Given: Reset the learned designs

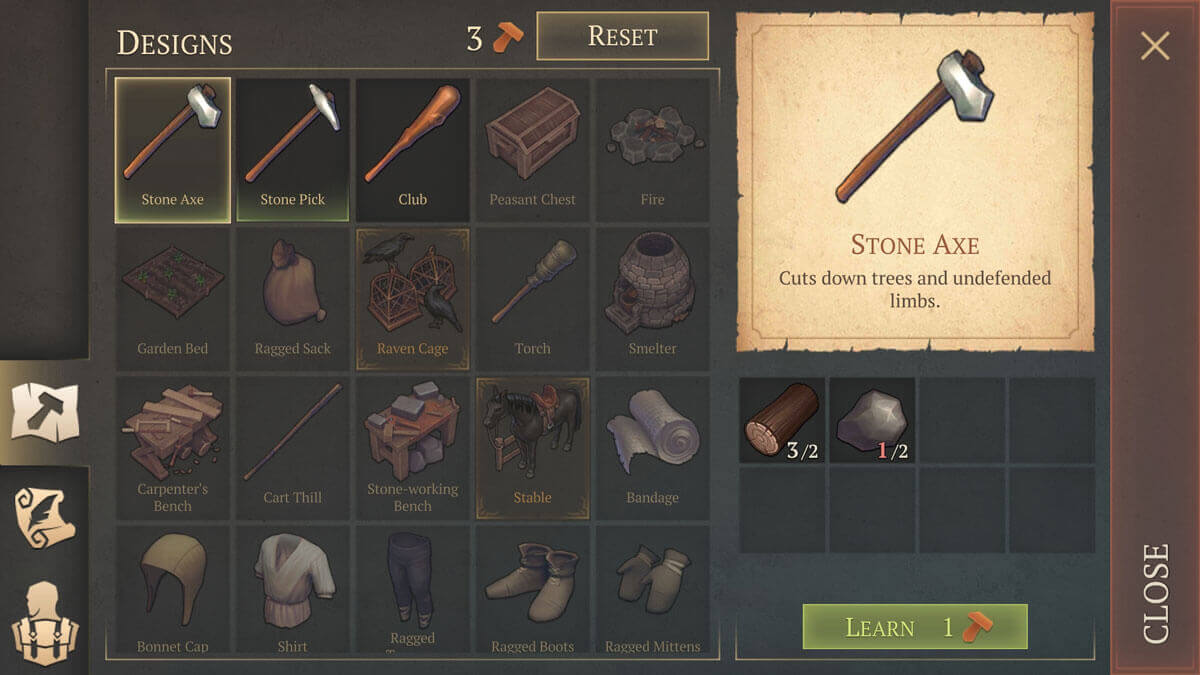Looking at the screenshot, I should [x=622, y=36].
